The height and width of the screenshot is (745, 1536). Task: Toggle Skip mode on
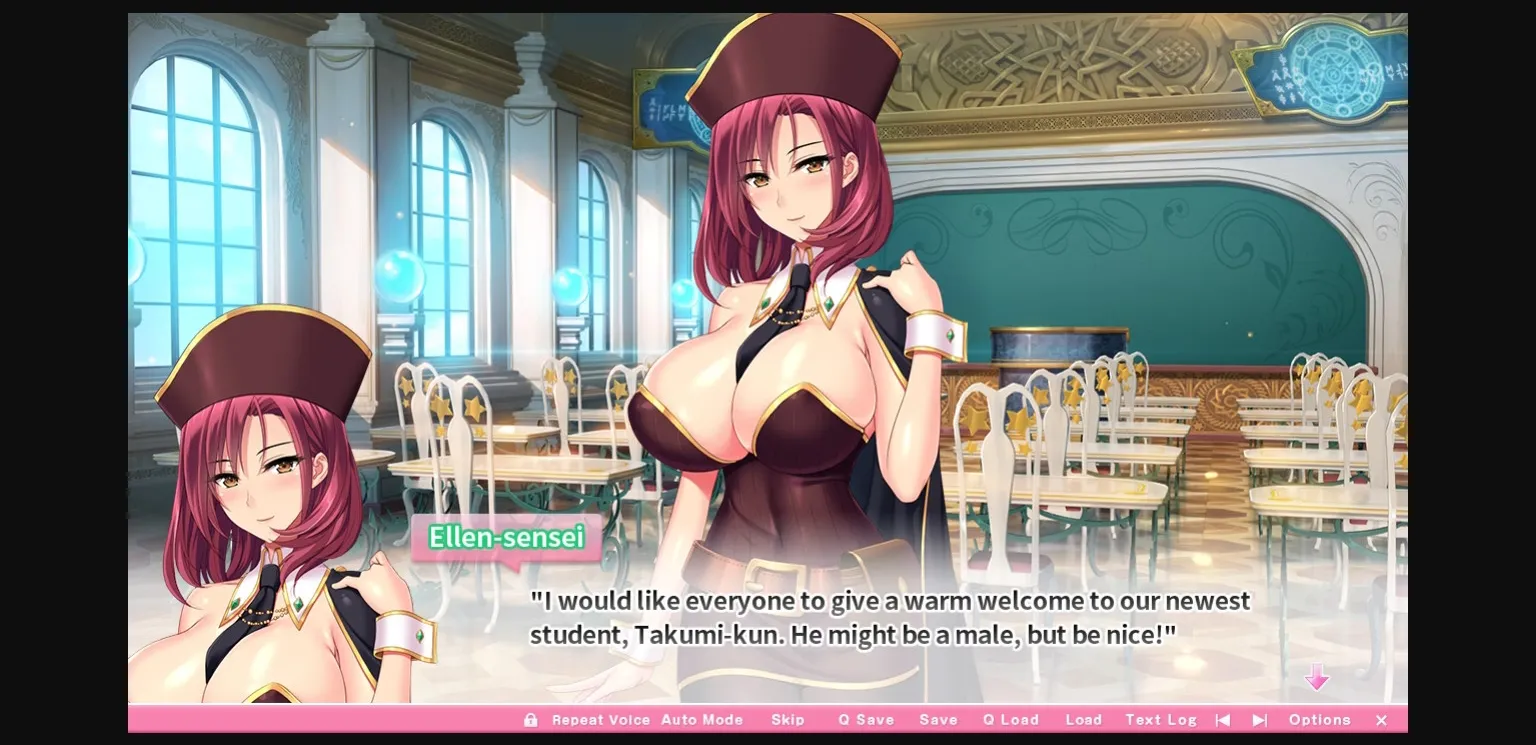tap(789, 719)
